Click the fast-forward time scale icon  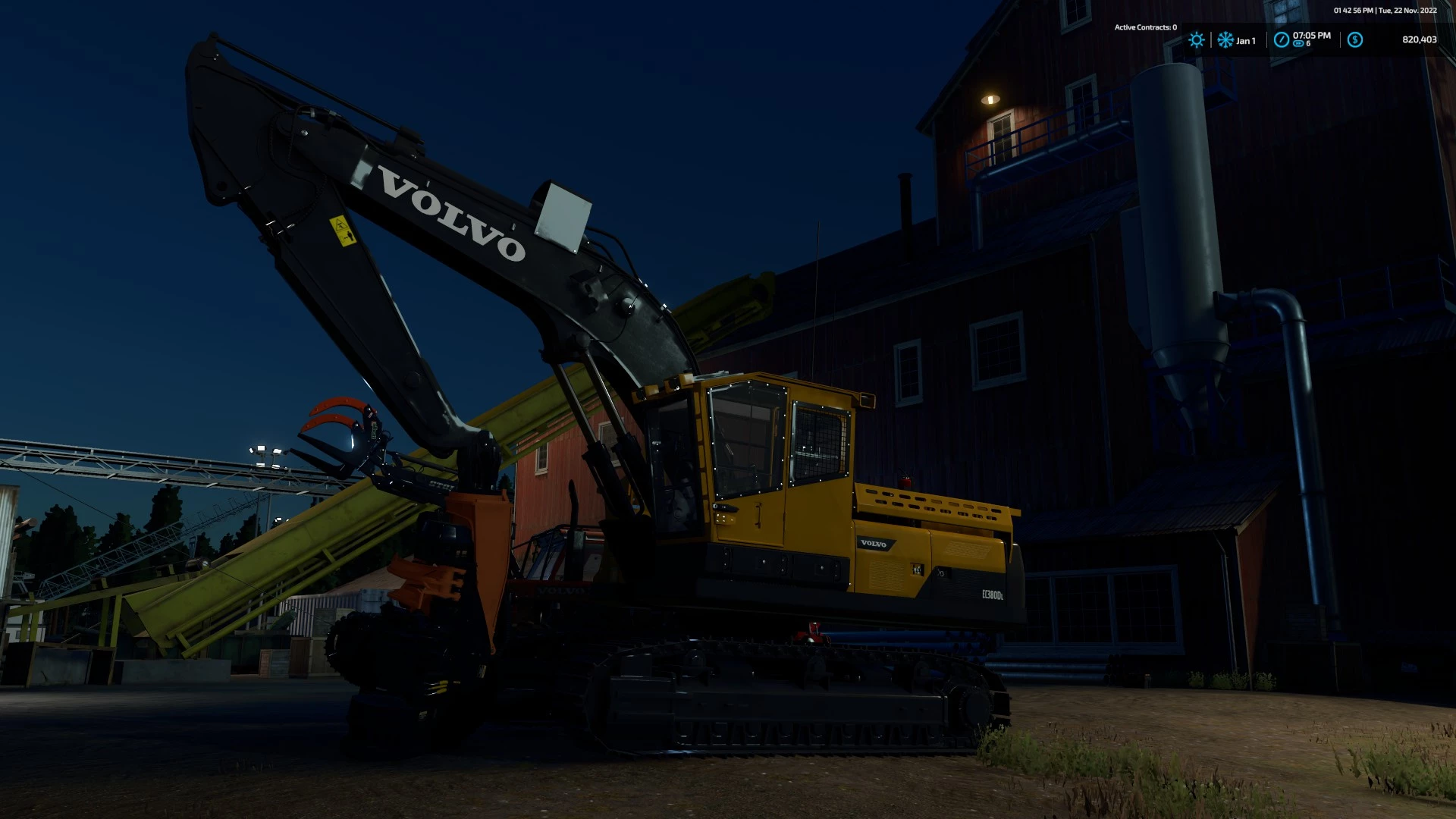[x=1298, y=44]
